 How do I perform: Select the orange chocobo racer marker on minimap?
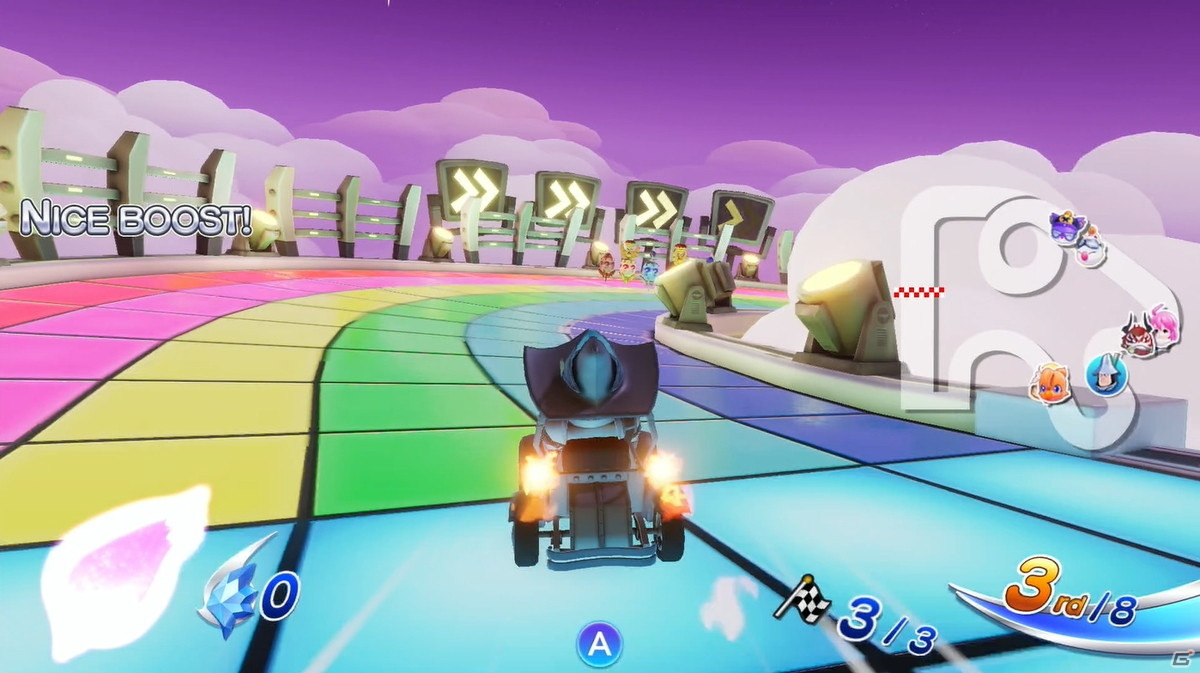click(1052, 382)
